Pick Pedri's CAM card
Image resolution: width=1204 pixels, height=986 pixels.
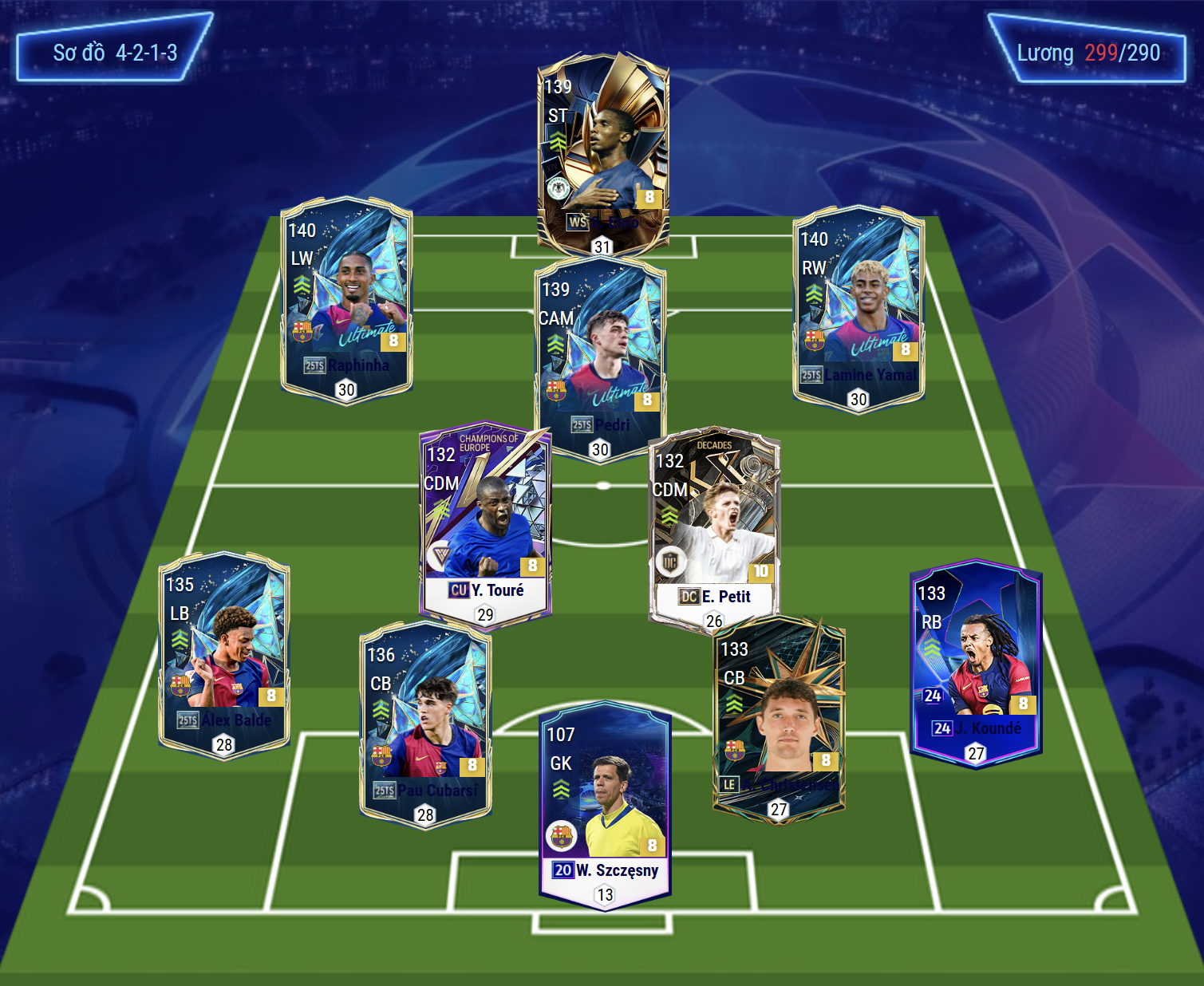coord(600,359)
